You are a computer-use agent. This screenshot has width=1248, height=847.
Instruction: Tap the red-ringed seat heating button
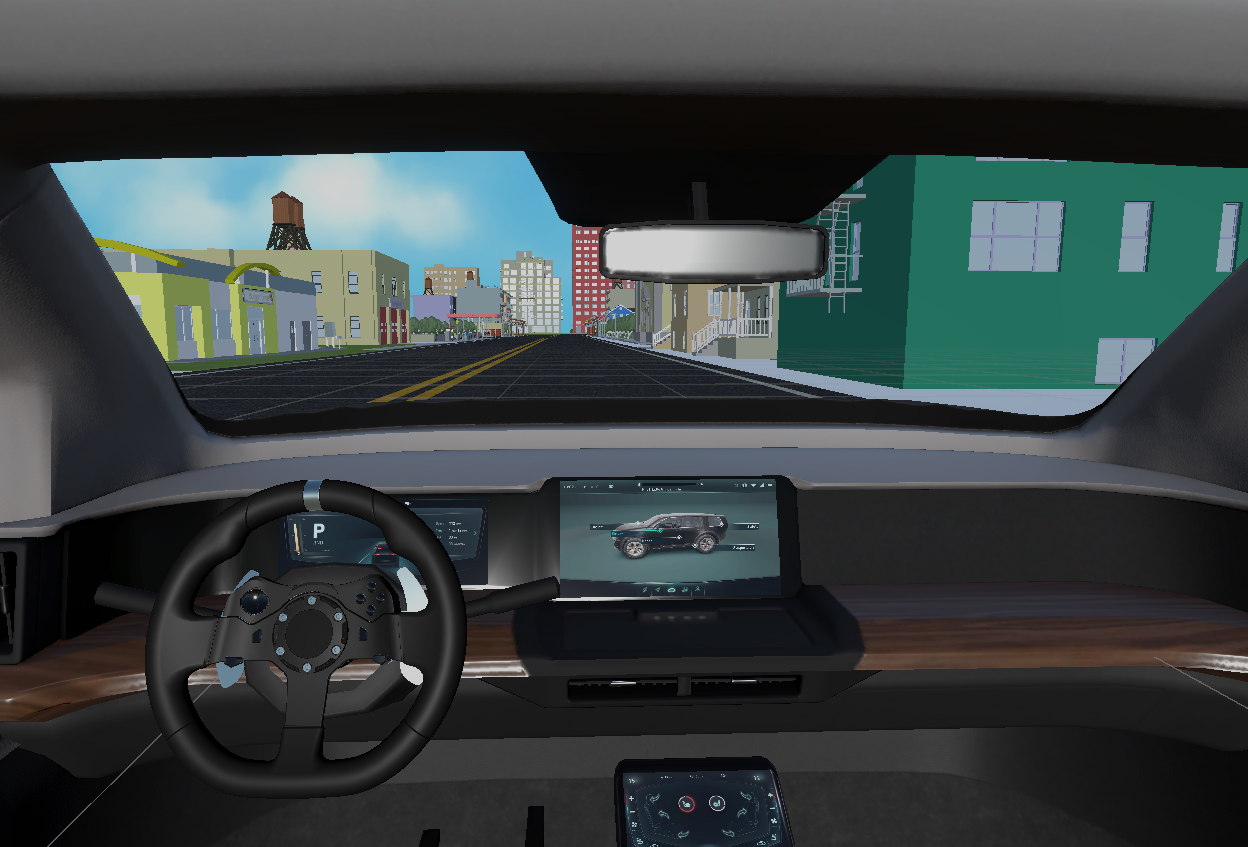tap(686, 804)
